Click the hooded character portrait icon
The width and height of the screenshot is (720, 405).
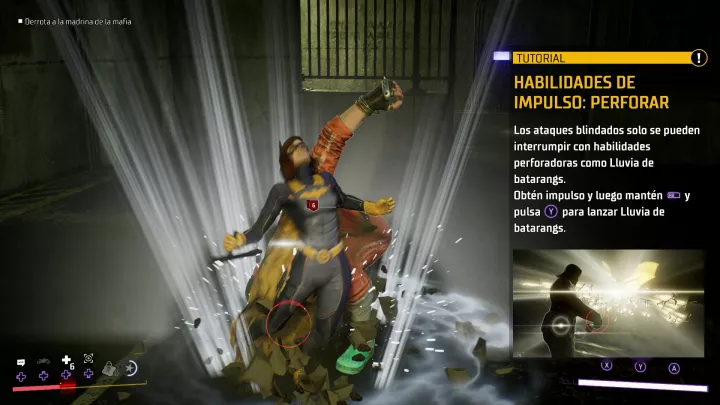tap(110, 368)
